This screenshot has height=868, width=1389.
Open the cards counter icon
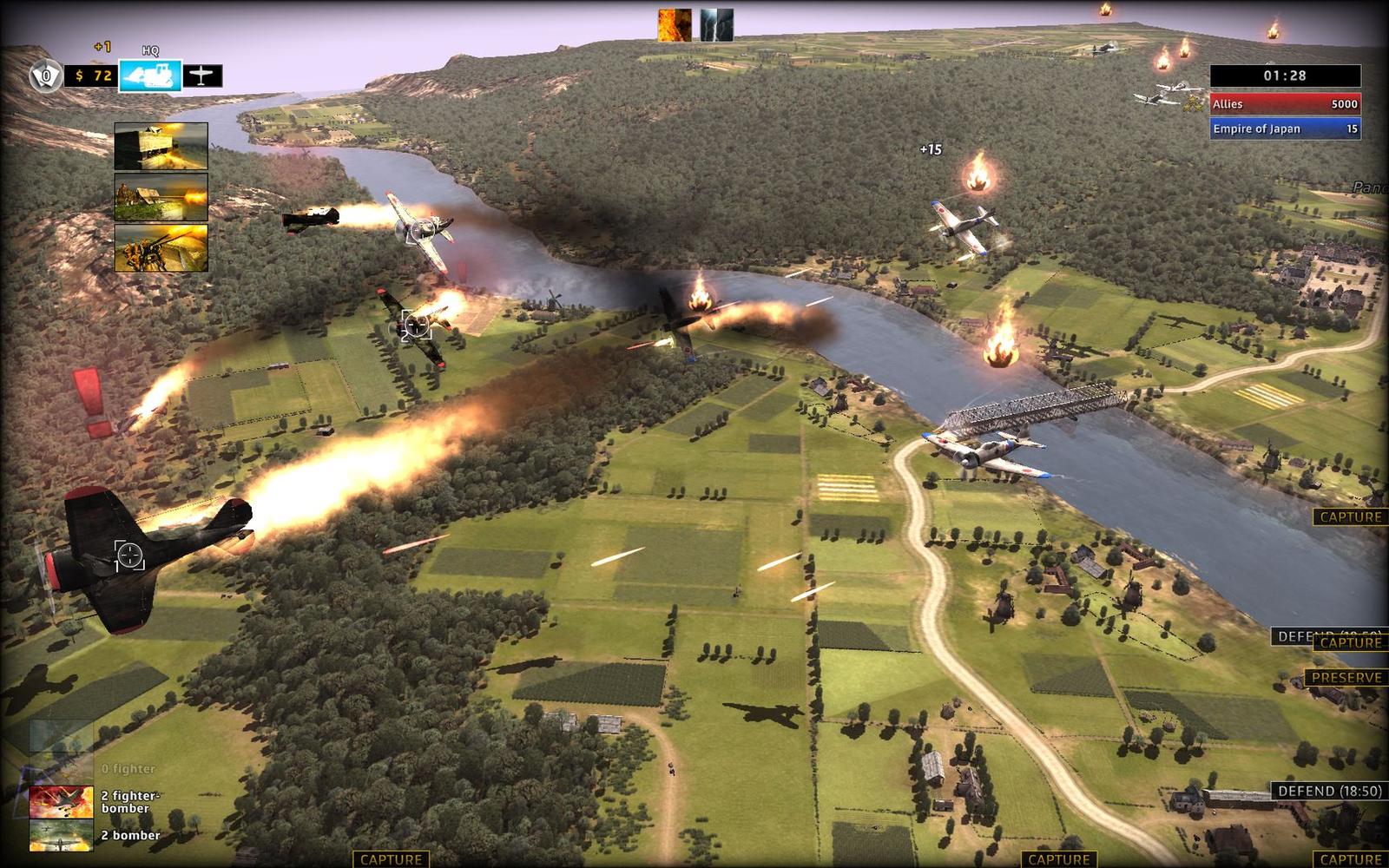(45, 76)
